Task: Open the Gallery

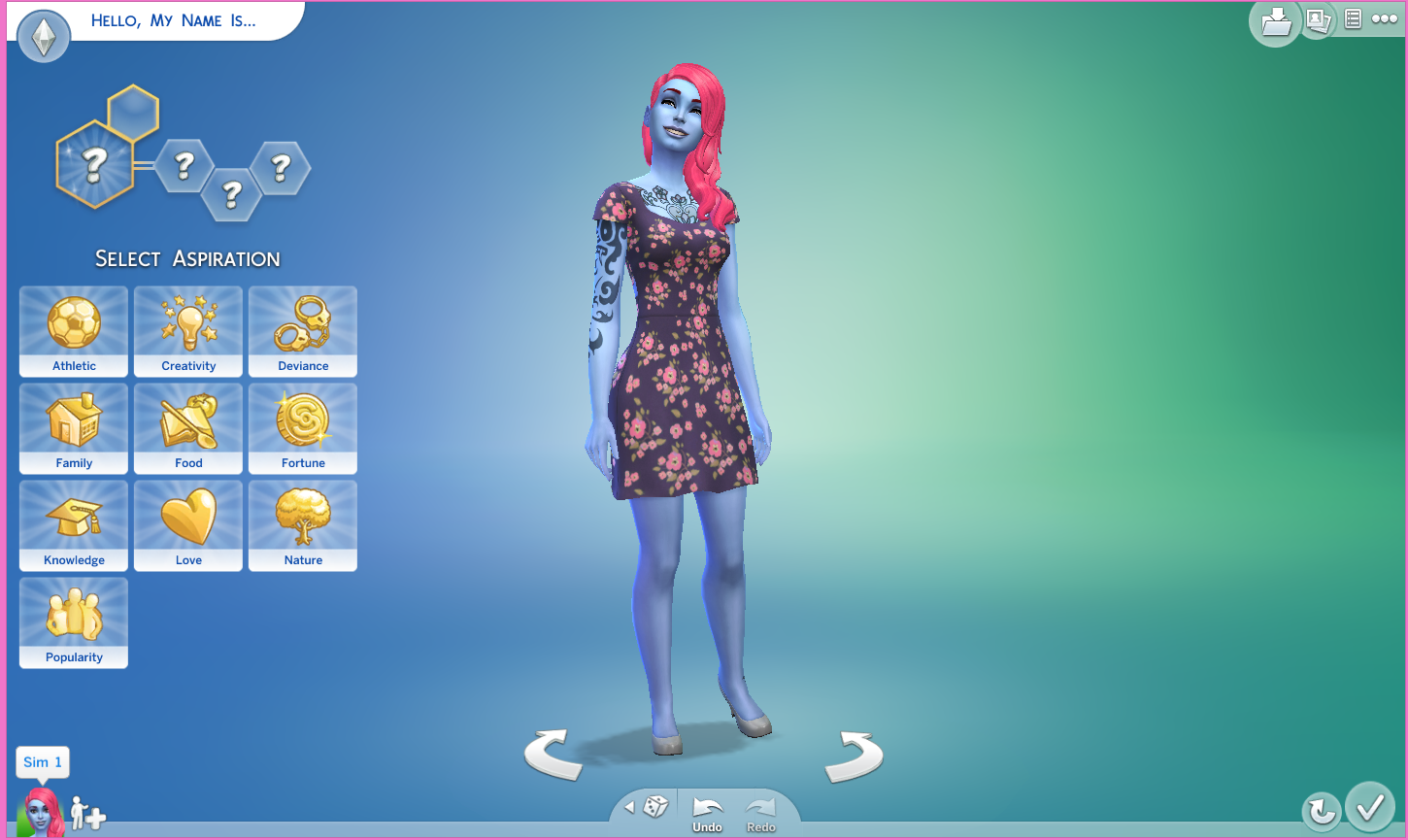Action: tap(1318, 20)
